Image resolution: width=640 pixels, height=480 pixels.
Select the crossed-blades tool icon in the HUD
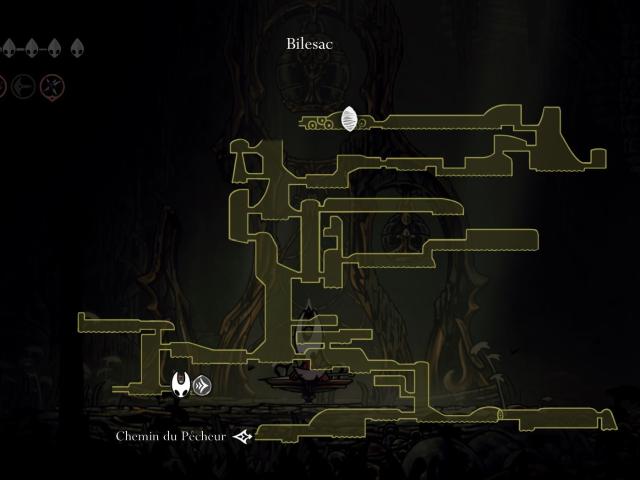[x=52, y=87]
